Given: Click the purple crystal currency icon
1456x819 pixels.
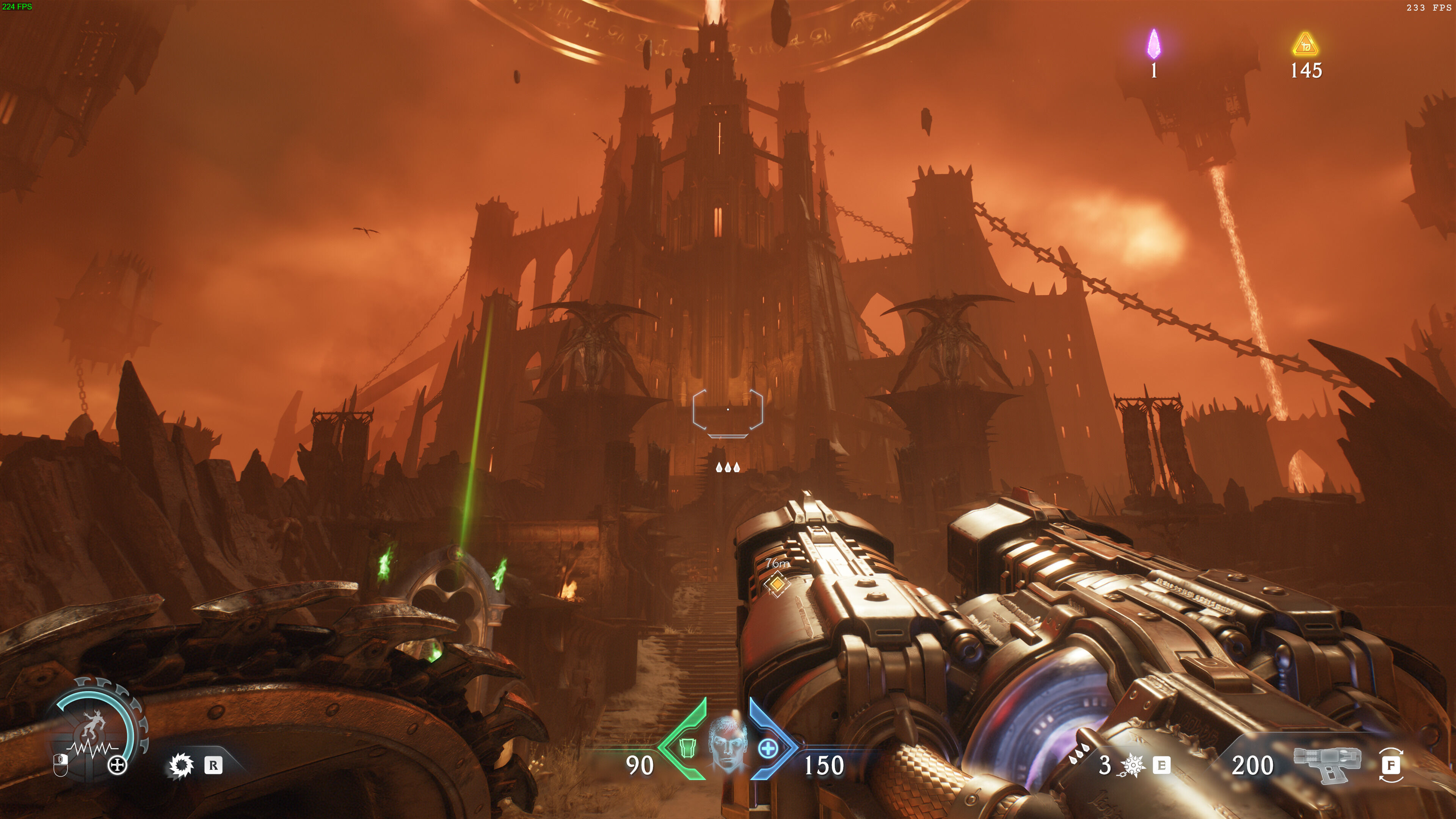Looking at the screenshot, I should click(x=1153, y=44).
